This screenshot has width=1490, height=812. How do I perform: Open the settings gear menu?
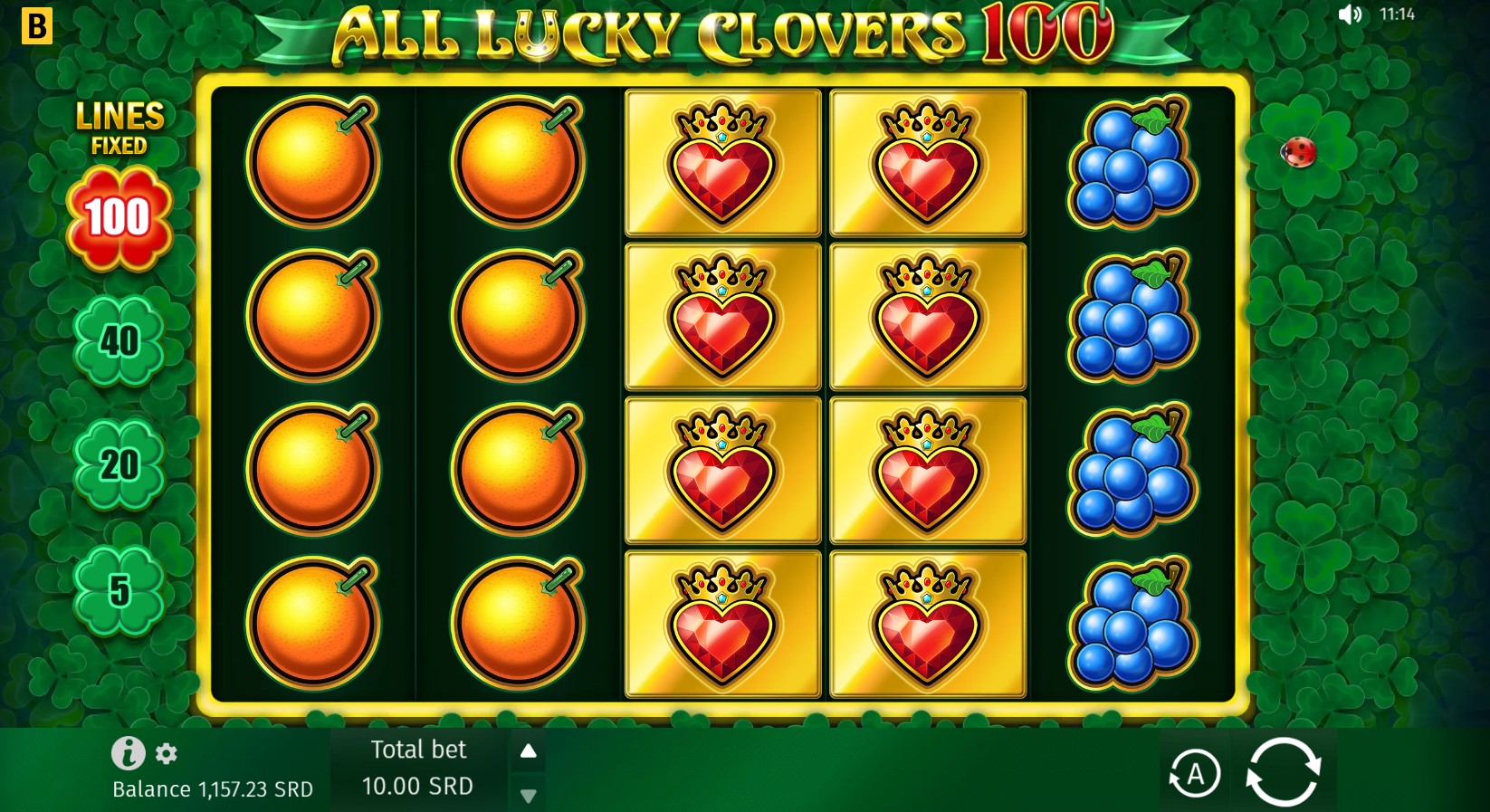pos(166,754)
